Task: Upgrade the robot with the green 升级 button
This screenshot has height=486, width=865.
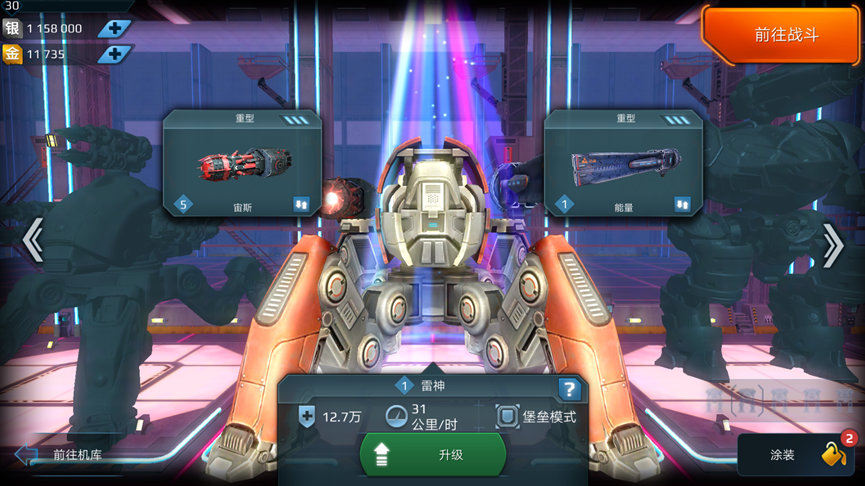Action: click(x=433, y=455)
